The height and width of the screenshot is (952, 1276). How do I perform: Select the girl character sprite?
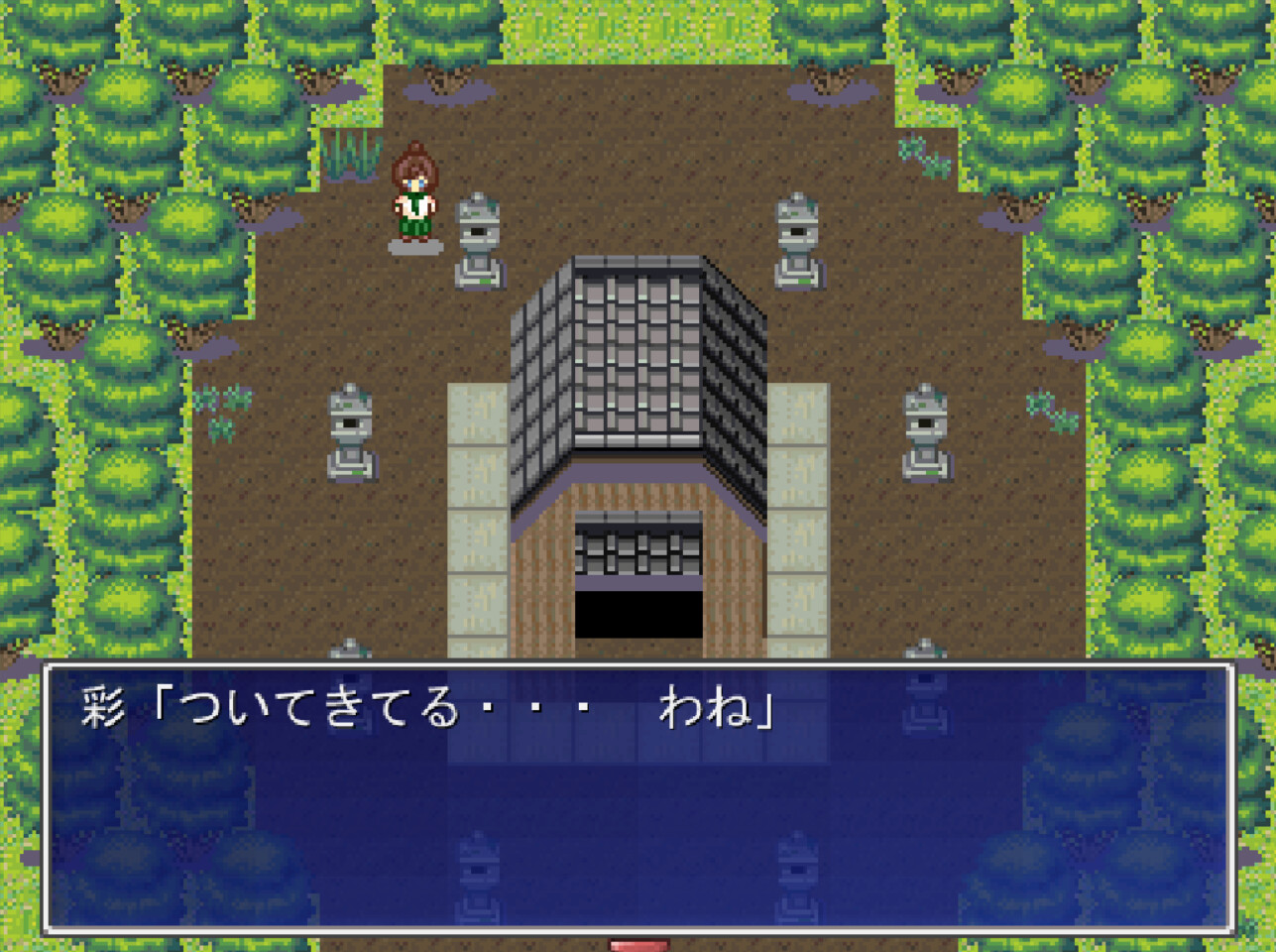pyautogui.click(x=417, y=193)
